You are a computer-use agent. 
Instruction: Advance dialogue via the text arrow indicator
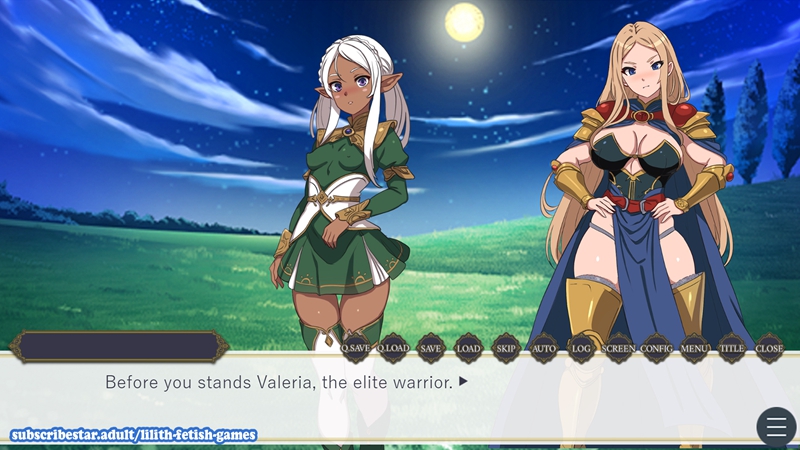(x=464, y=382)
